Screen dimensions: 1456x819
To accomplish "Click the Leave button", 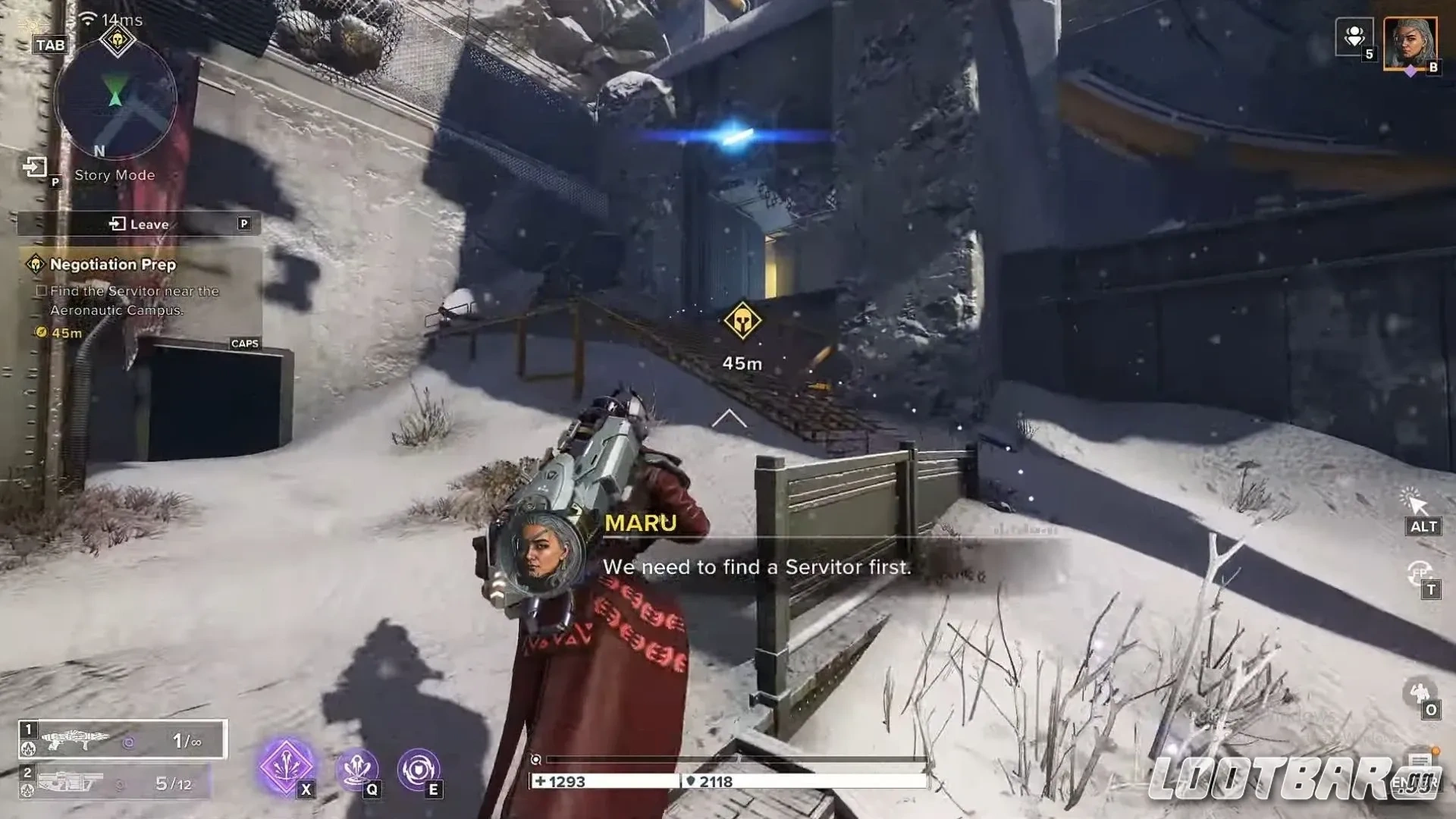I will [x=140, y=224].
